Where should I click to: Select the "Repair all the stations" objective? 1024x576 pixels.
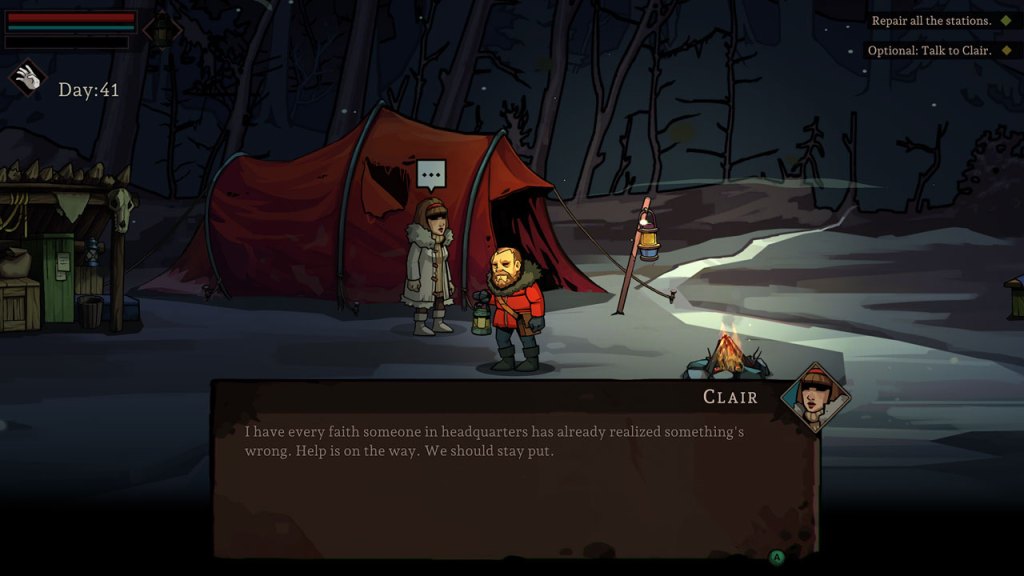(x=932, y=20)
